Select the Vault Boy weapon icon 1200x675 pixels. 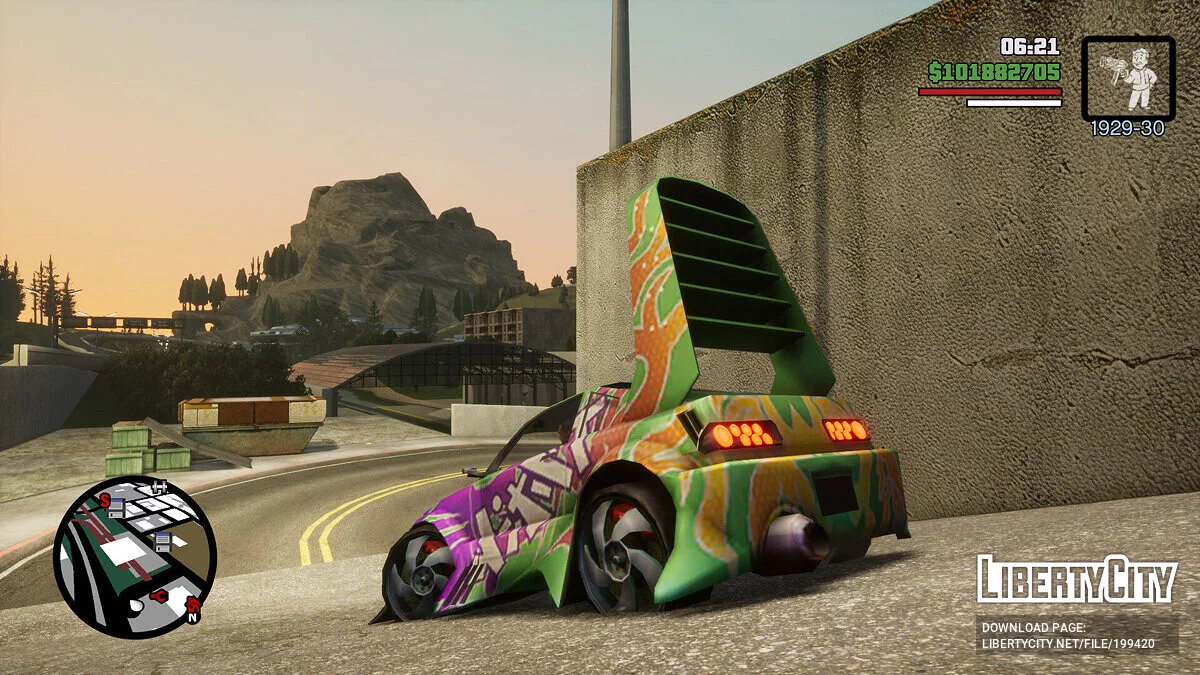click(1128, 78)
